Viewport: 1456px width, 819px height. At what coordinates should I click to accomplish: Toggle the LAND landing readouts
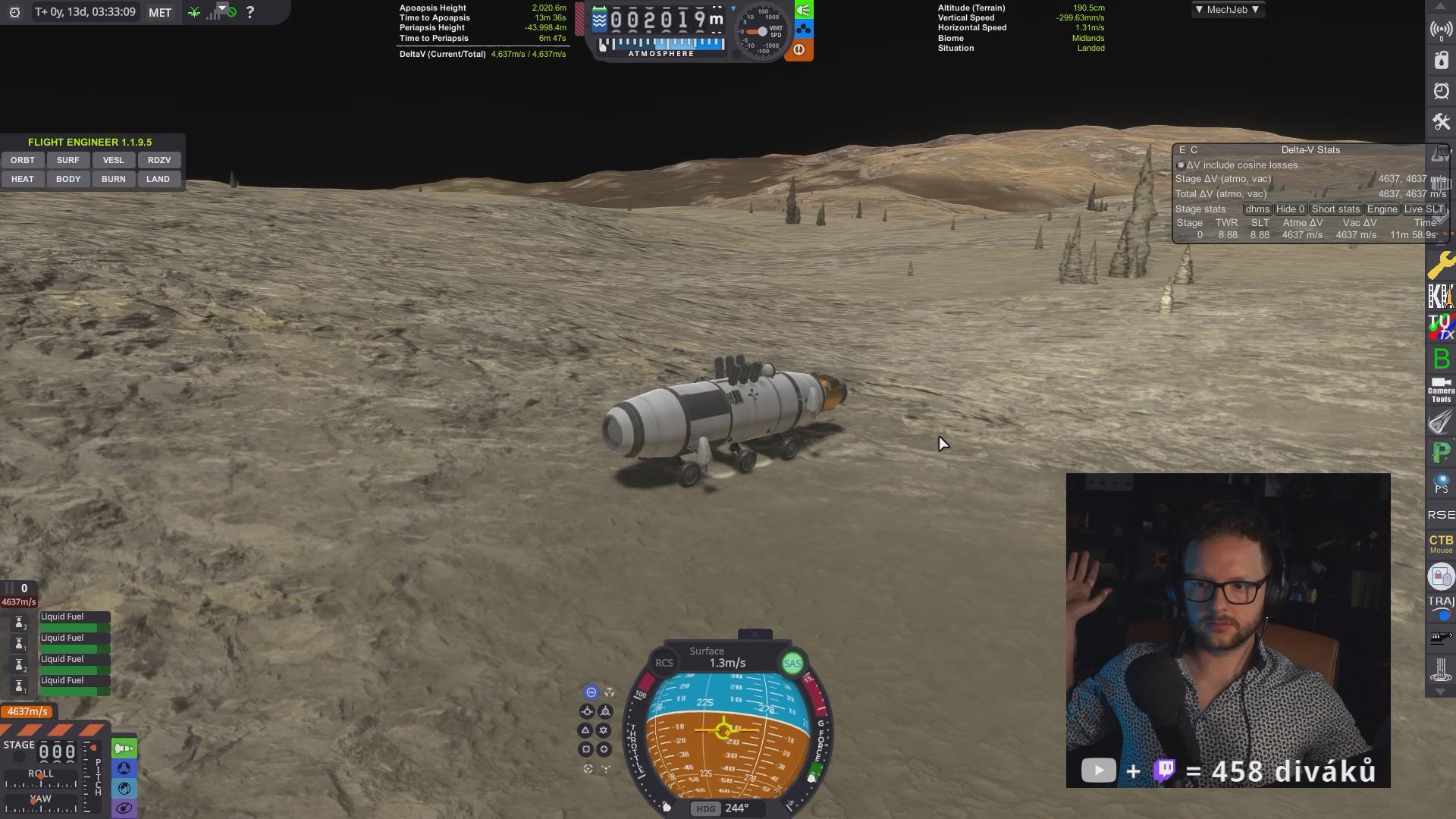[x=158, y=179]
